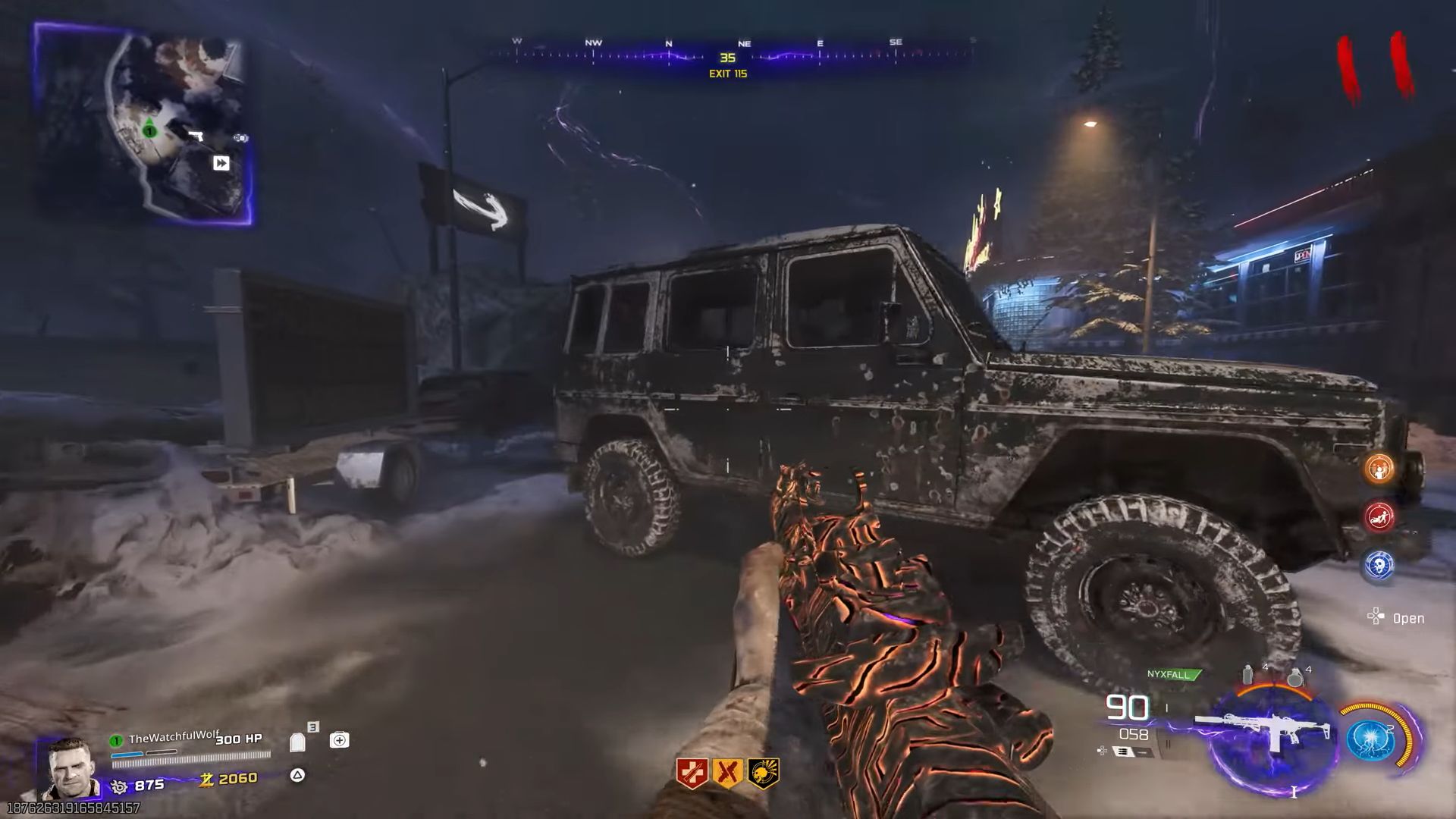Toggle the yellow perk icon

761,769
